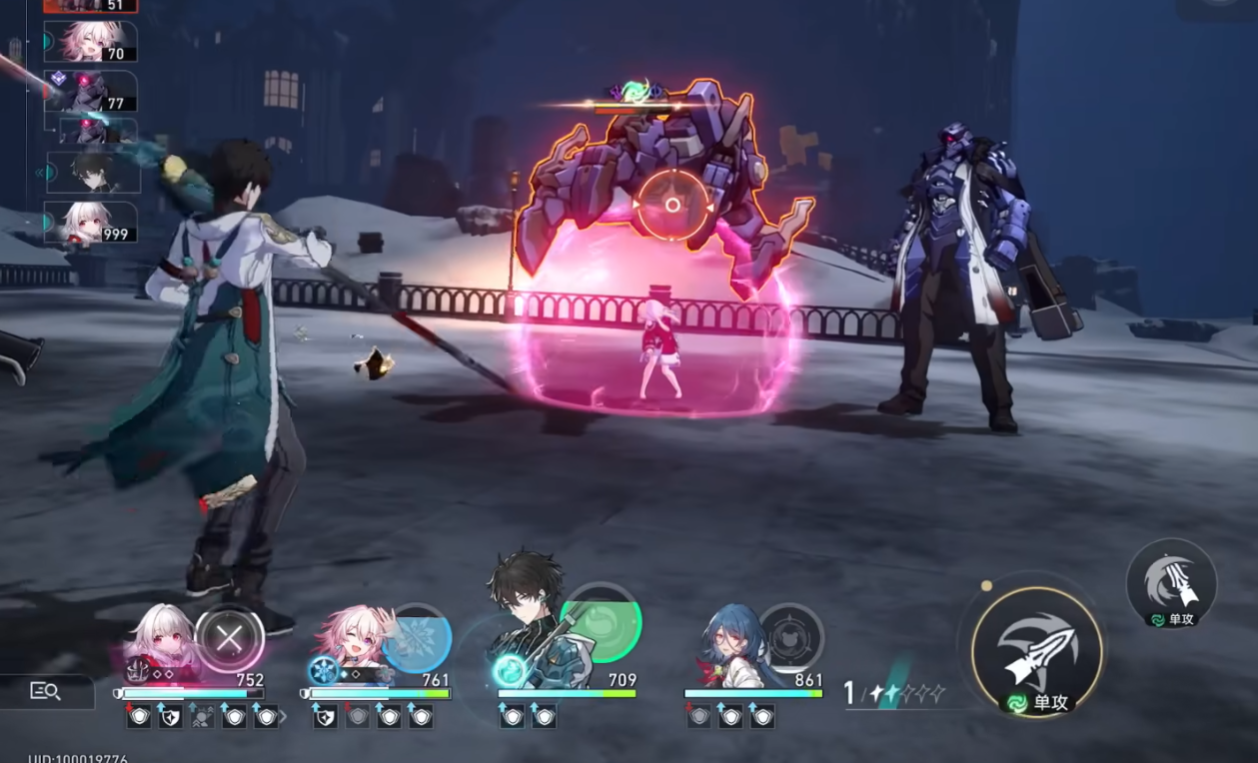Inspect the enemy turn order card marked 77
1258x763 pixels.
click(92, 91)
